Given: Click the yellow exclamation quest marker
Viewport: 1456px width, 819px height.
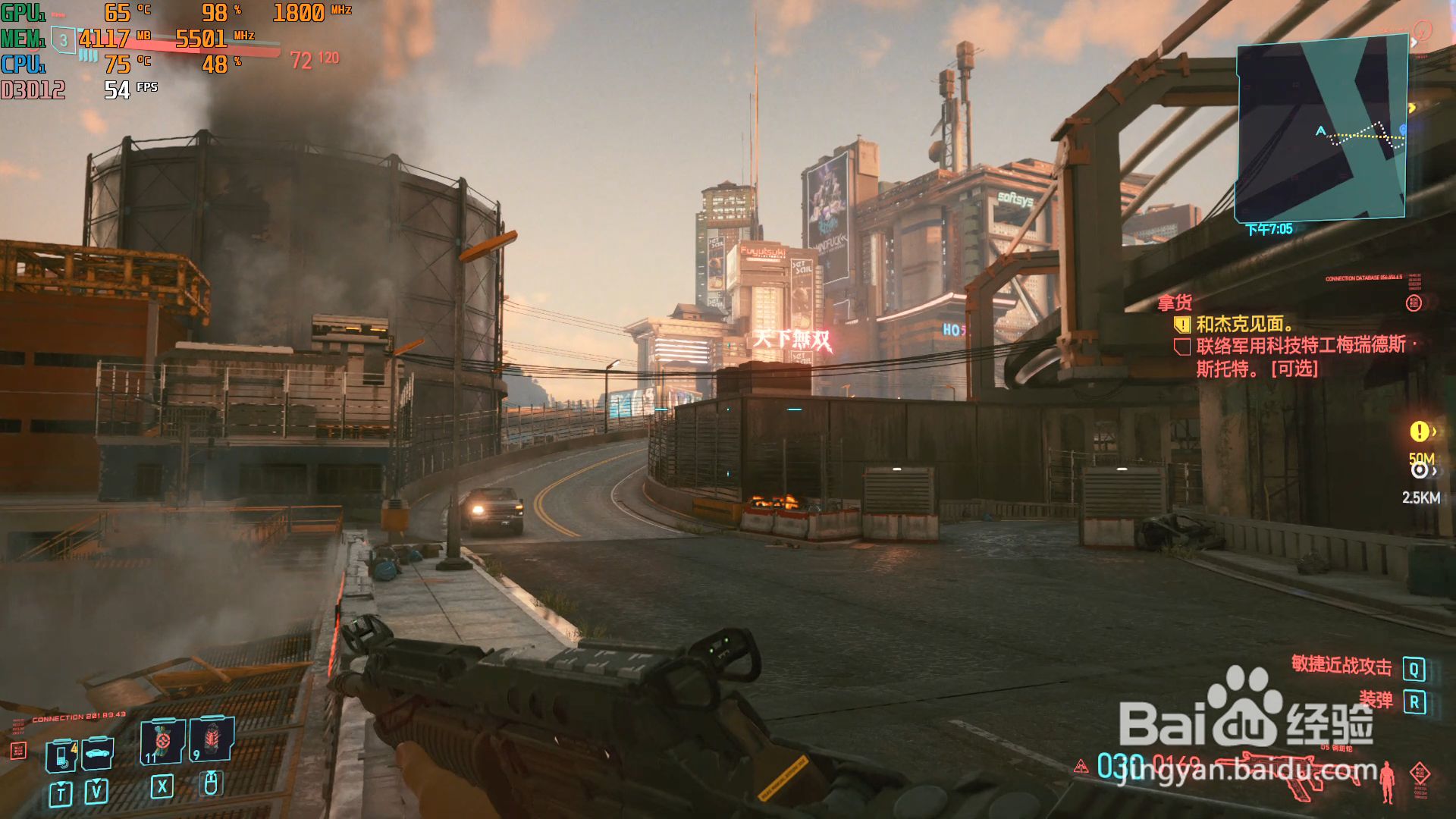Looking at the screenshot, I should 1419,431.
